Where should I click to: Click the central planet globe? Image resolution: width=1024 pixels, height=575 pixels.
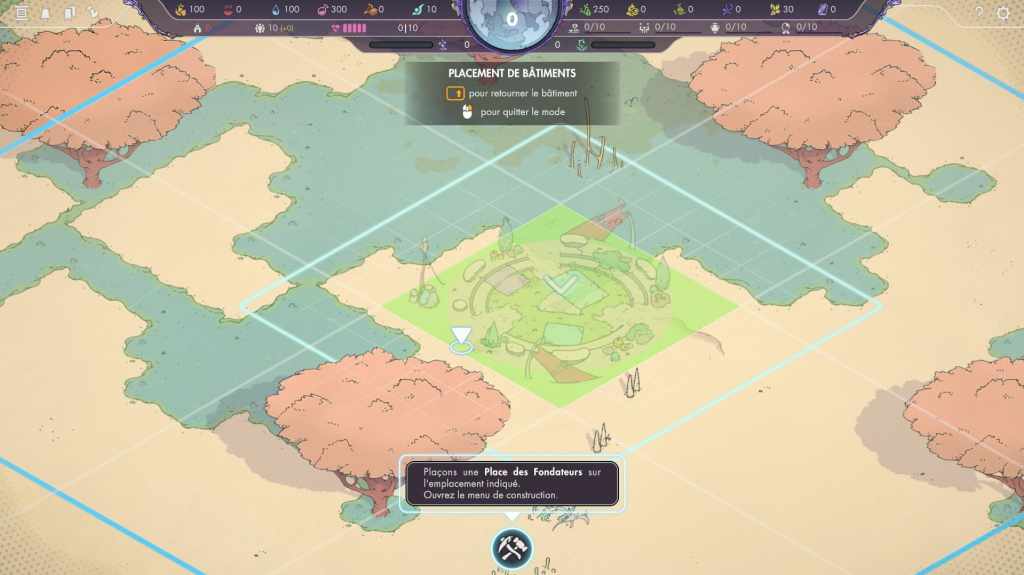512,20
